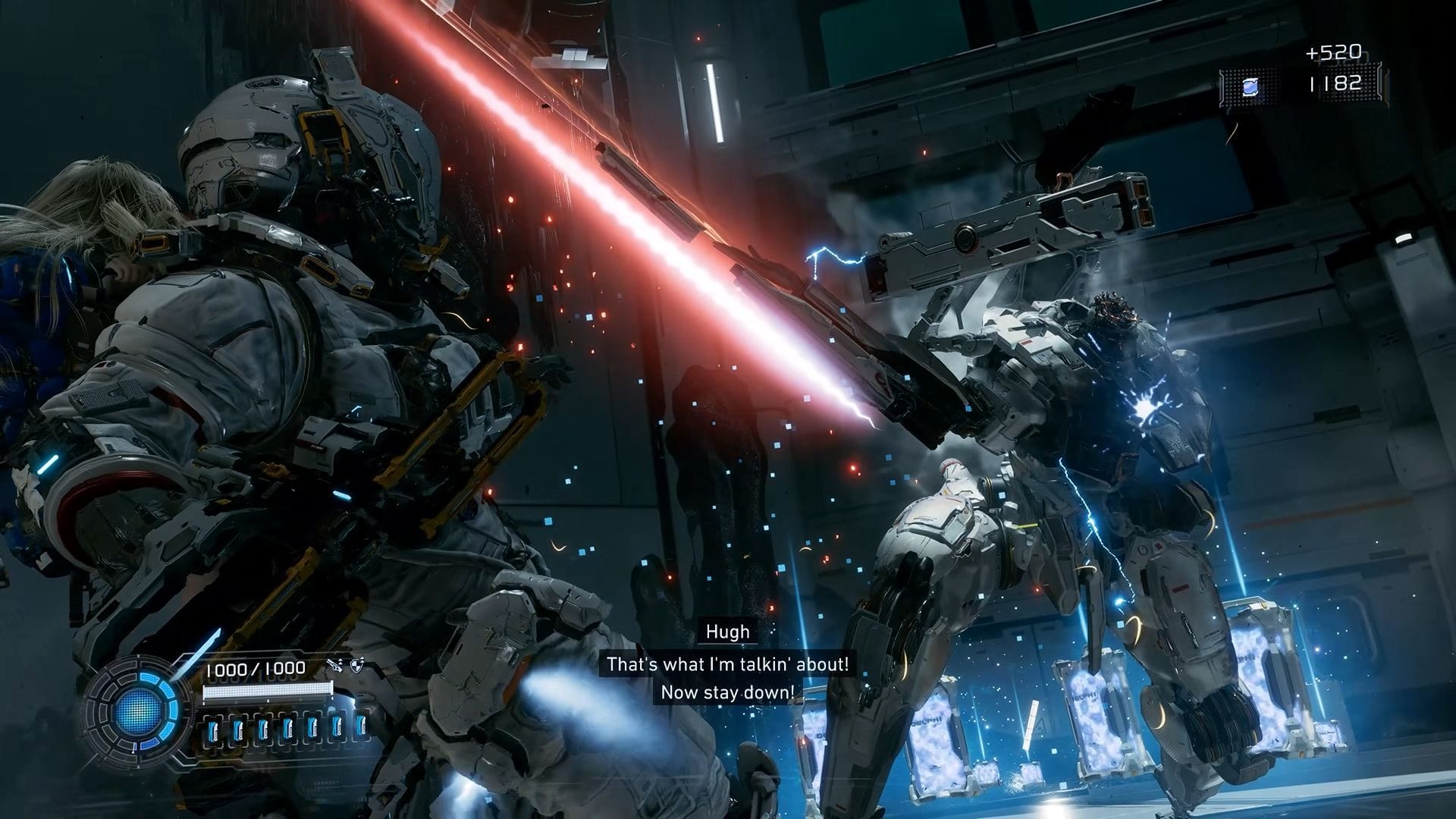Click the 1000/1000 health value text
Screen dimensions: 1456x819
click(x=256, y=668)
